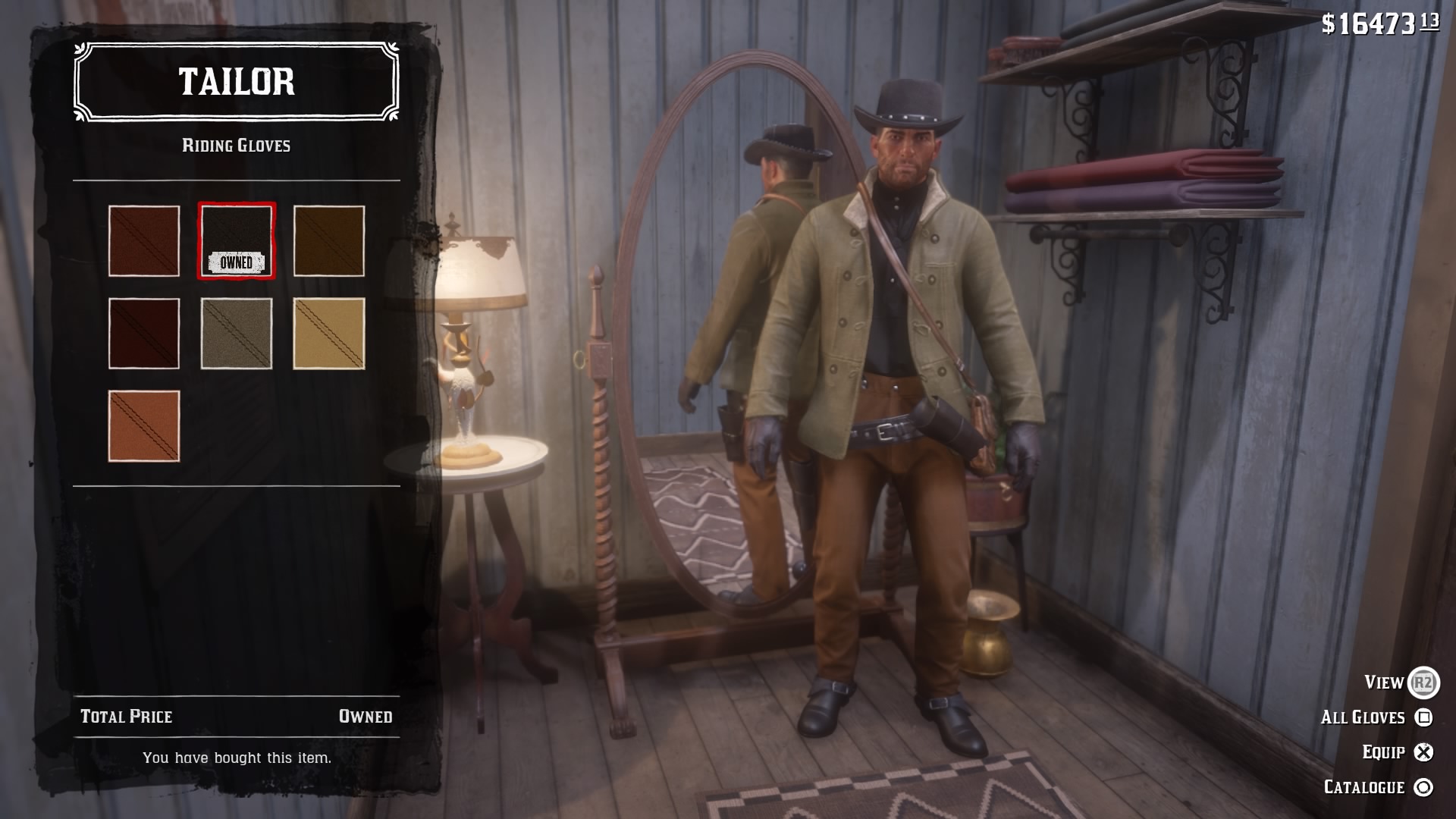
Task: Choose the medium brown gloves swatch
Action: 143,240
